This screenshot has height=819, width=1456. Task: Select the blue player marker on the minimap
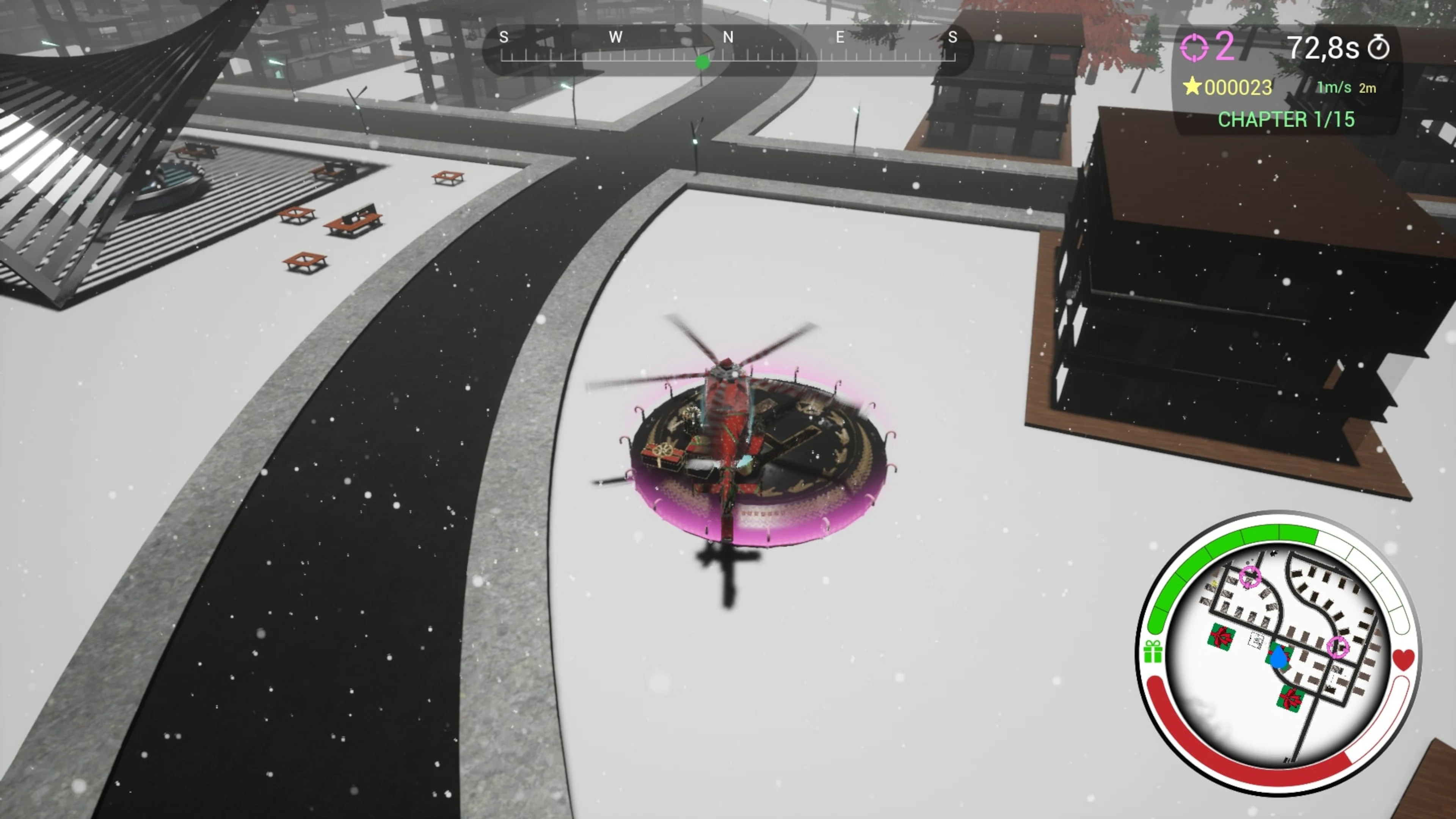[x=1279, y=657]
